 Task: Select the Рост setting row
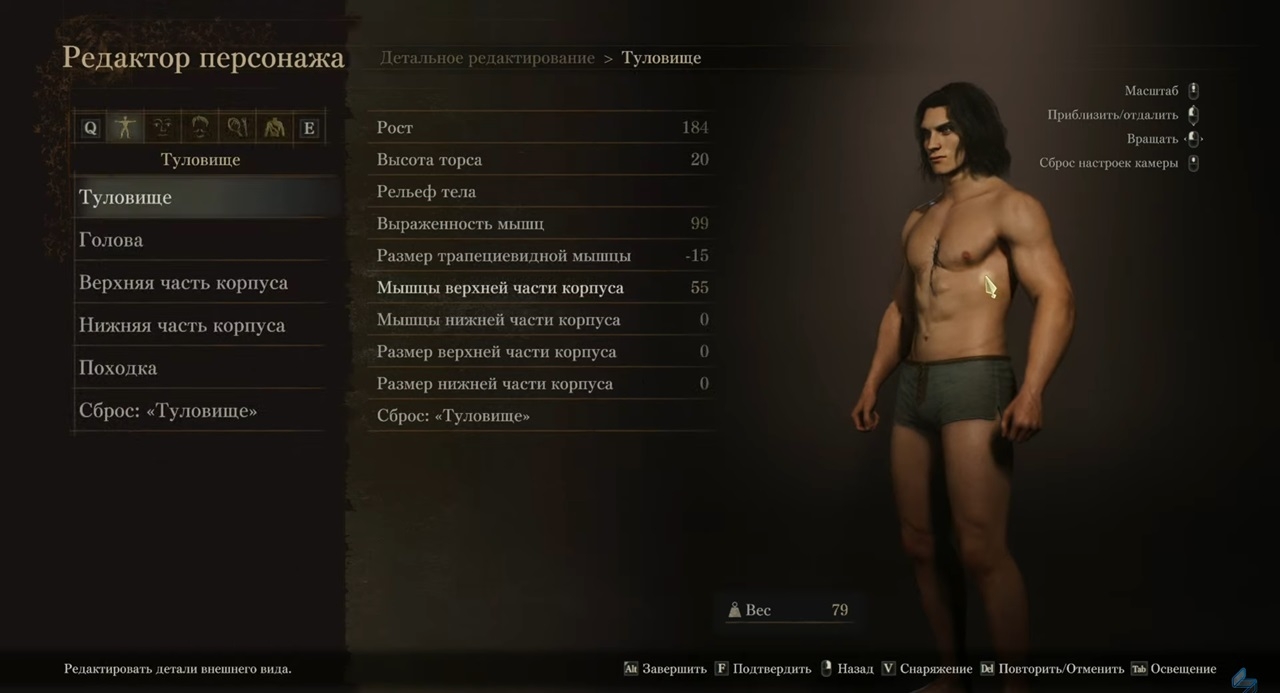click(541, 128)
